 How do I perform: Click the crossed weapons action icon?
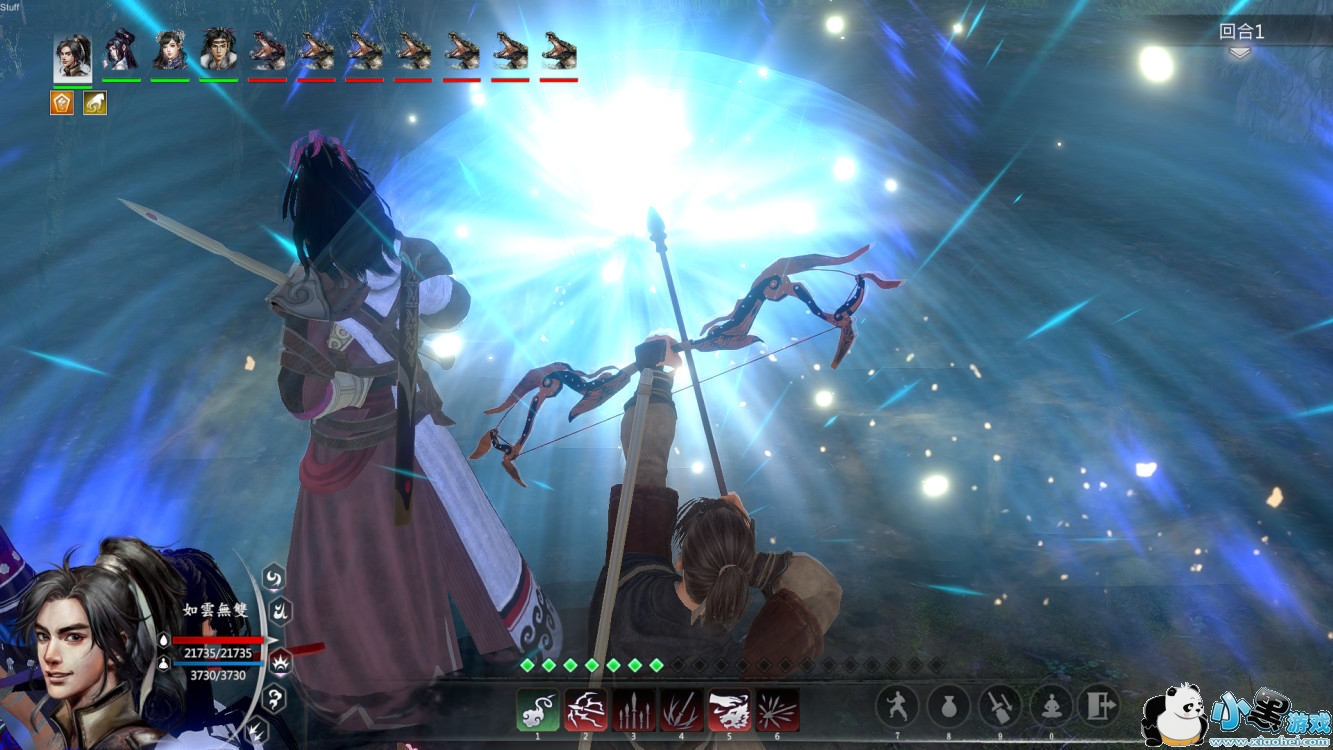pos(1000,706)
